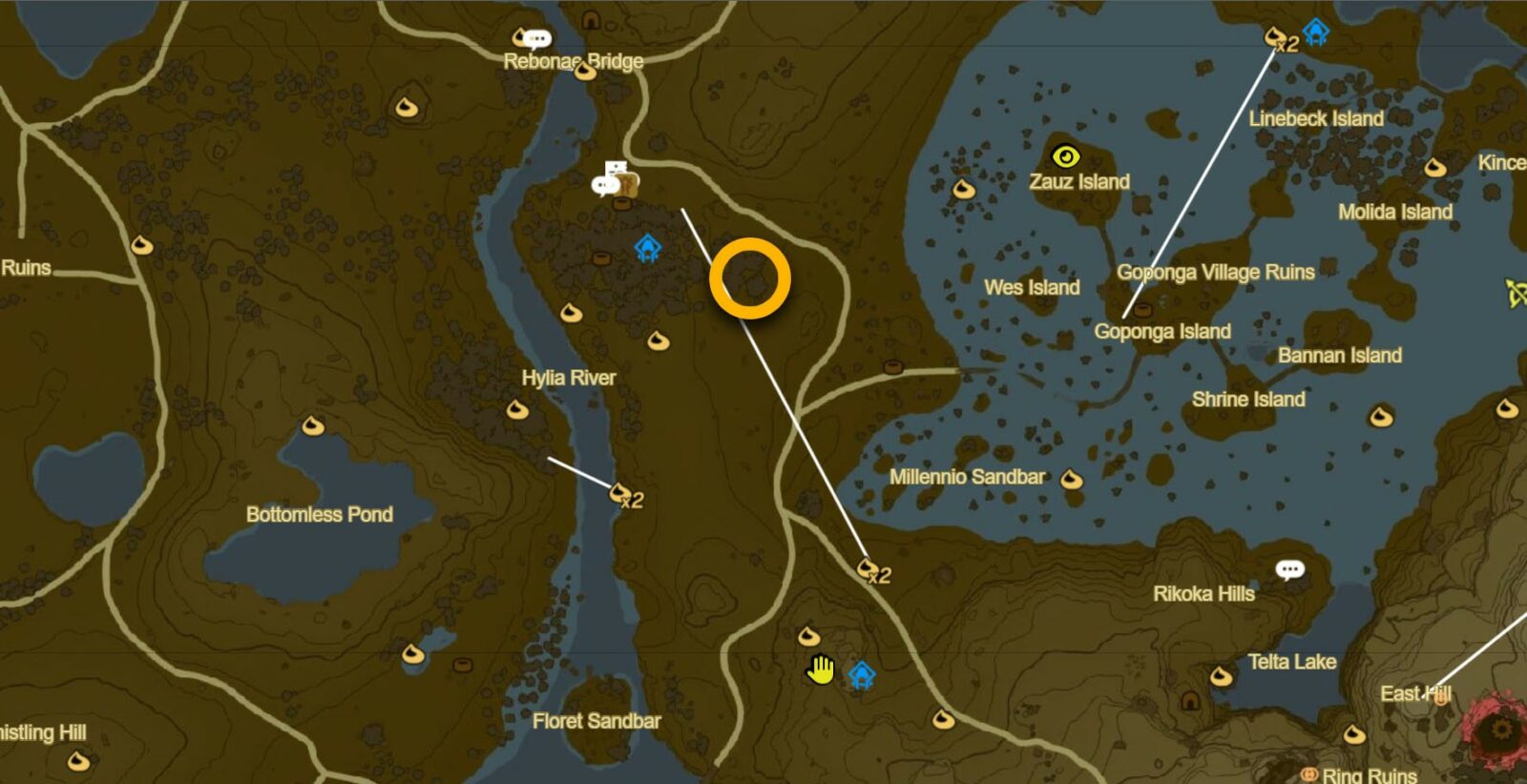
Task: Select the x2 Korok seed marker near Linebeck Island
Action: pyautogui.click(x=1276, y=37)
